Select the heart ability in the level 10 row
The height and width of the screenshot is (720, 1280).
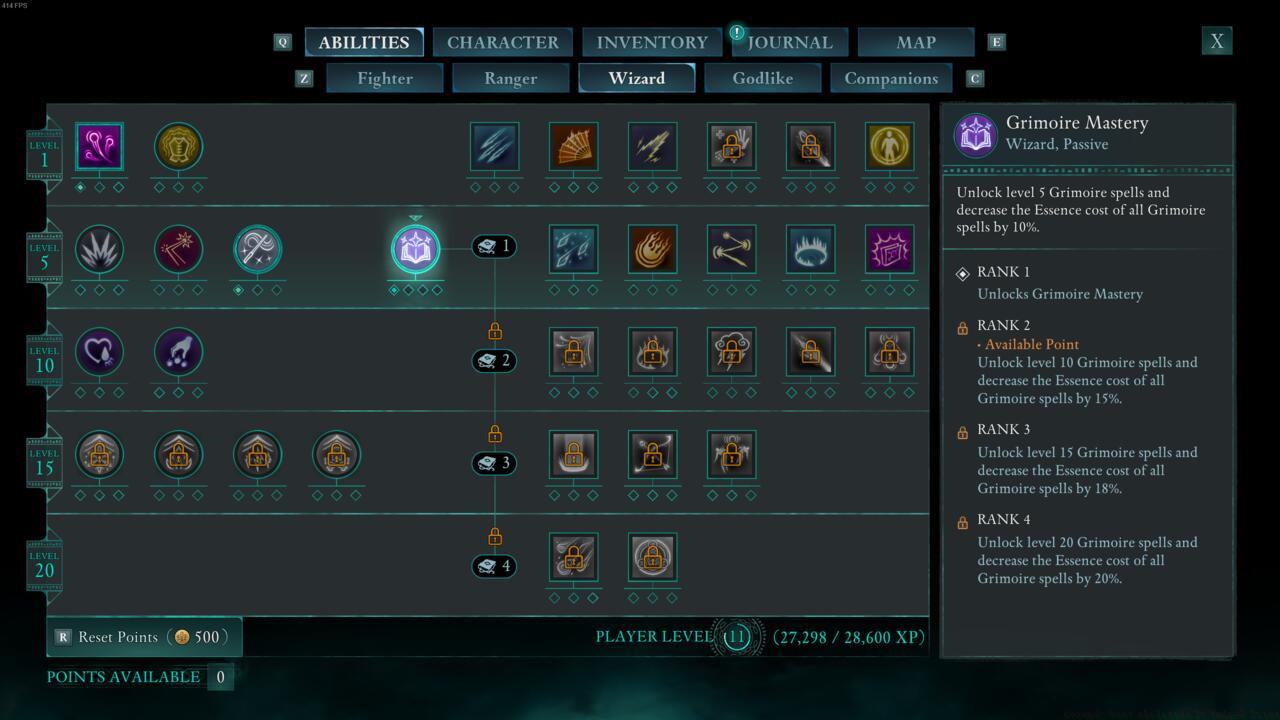tap(99, 351)
